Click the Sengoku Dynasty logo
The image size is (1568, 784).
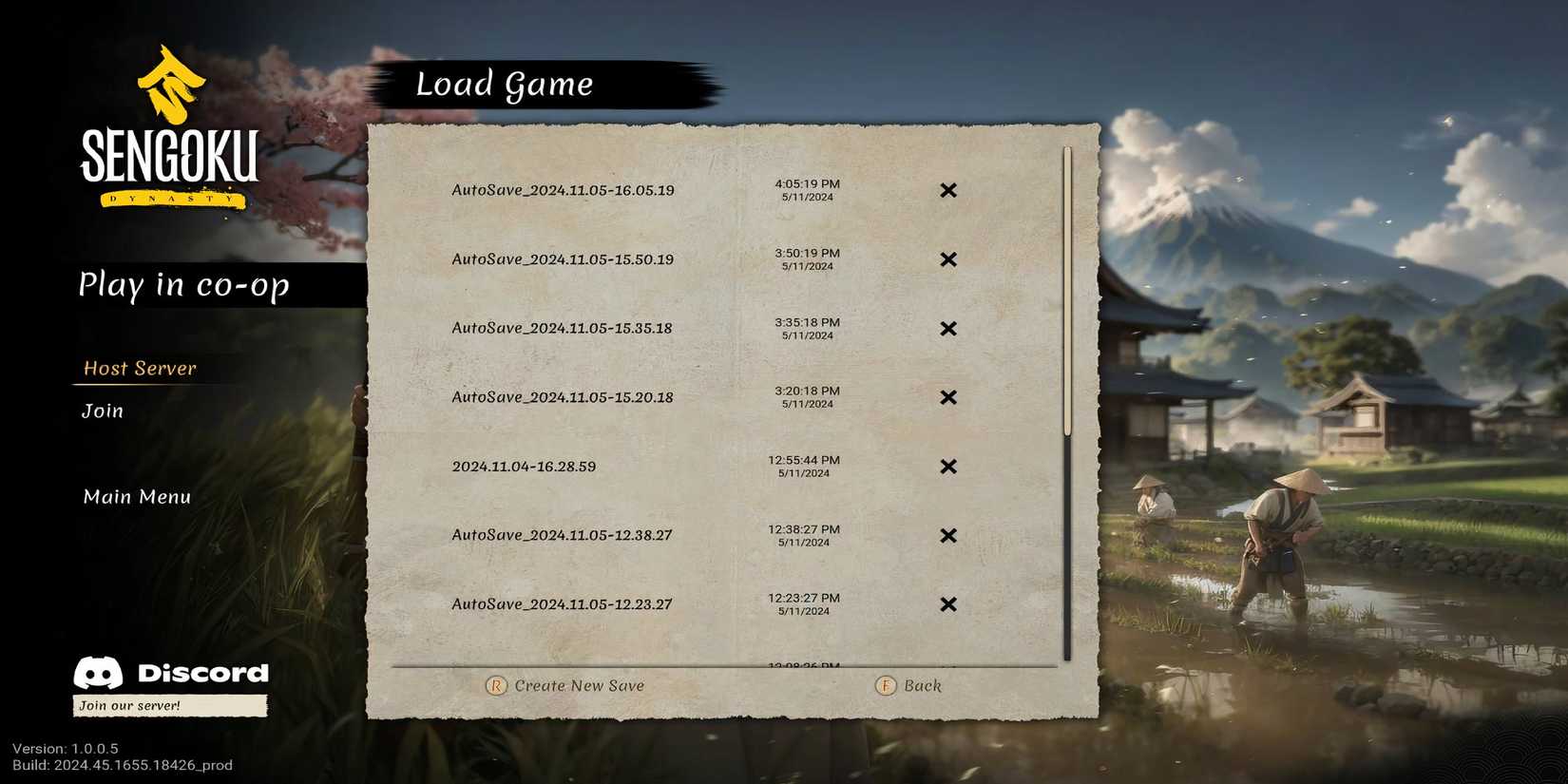click(171, 133)
